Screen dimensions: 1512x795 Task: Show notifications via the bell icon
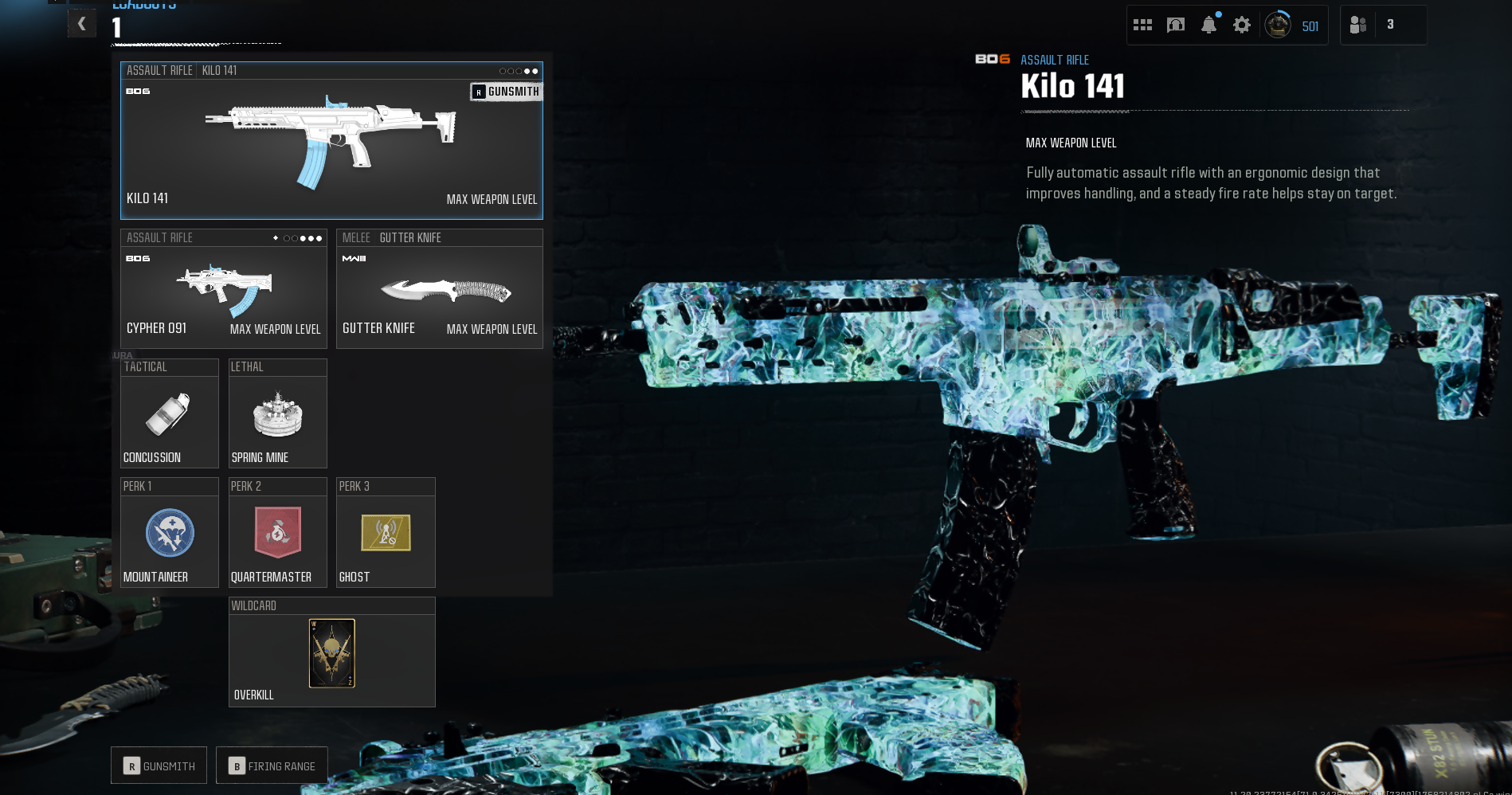click(x=1208, y=25)
